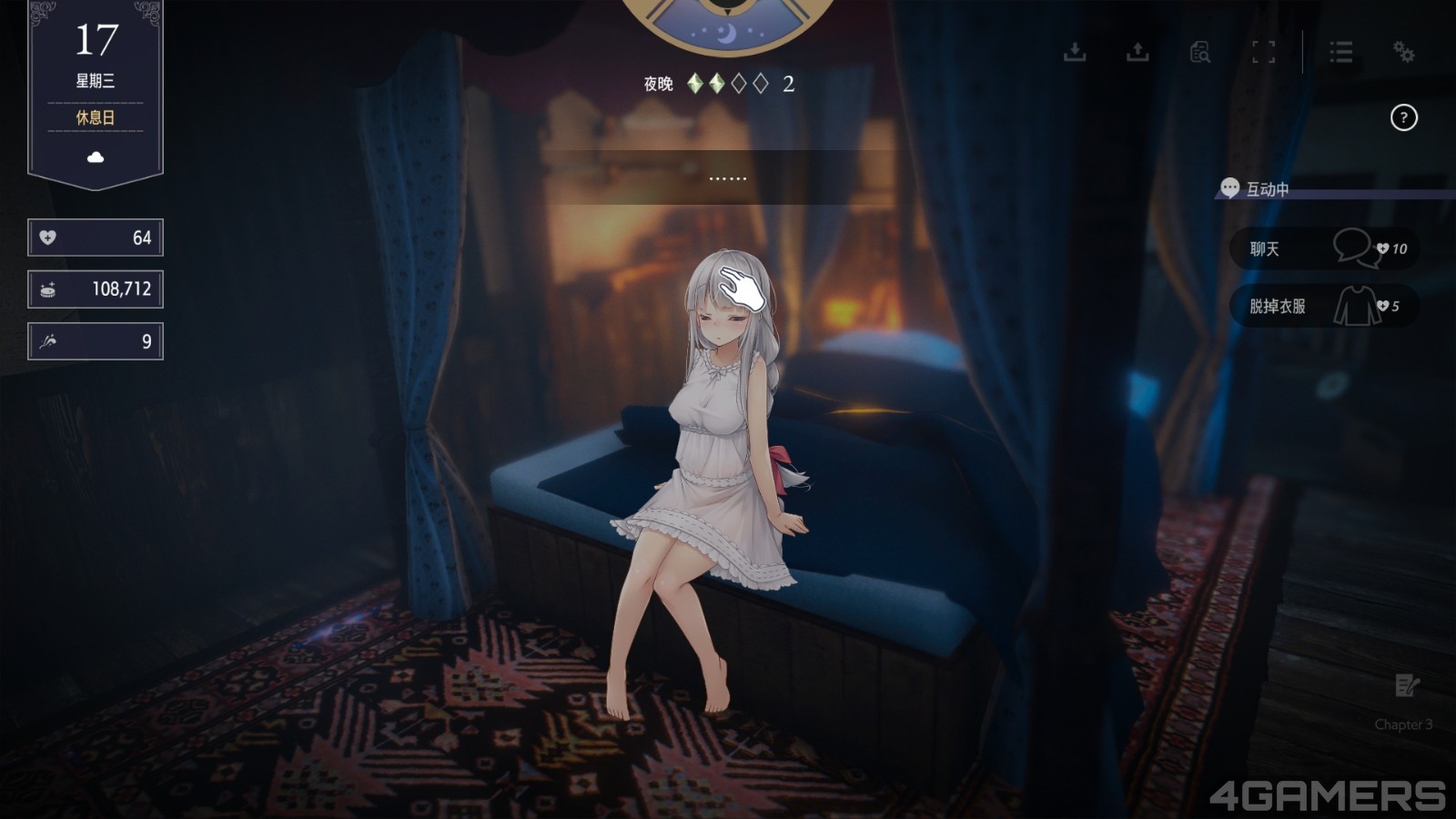Image resolution: width=1456 pixels, height=819 pixels.
Task: Advance the "......" dialogue box
Action: point(727,177)
